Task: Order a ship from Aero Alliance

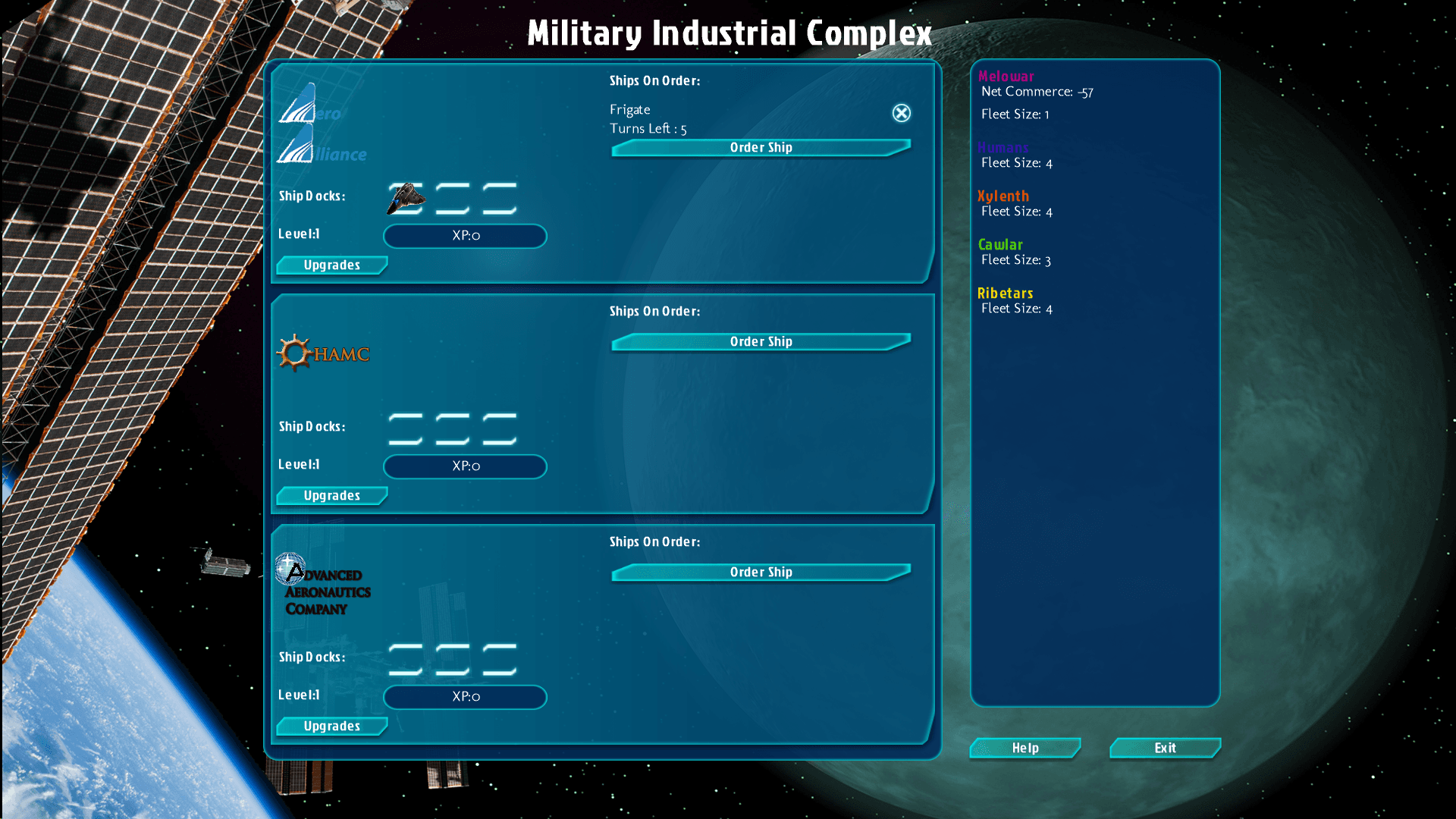Action: pyautogui.click(x=761, y=148)
